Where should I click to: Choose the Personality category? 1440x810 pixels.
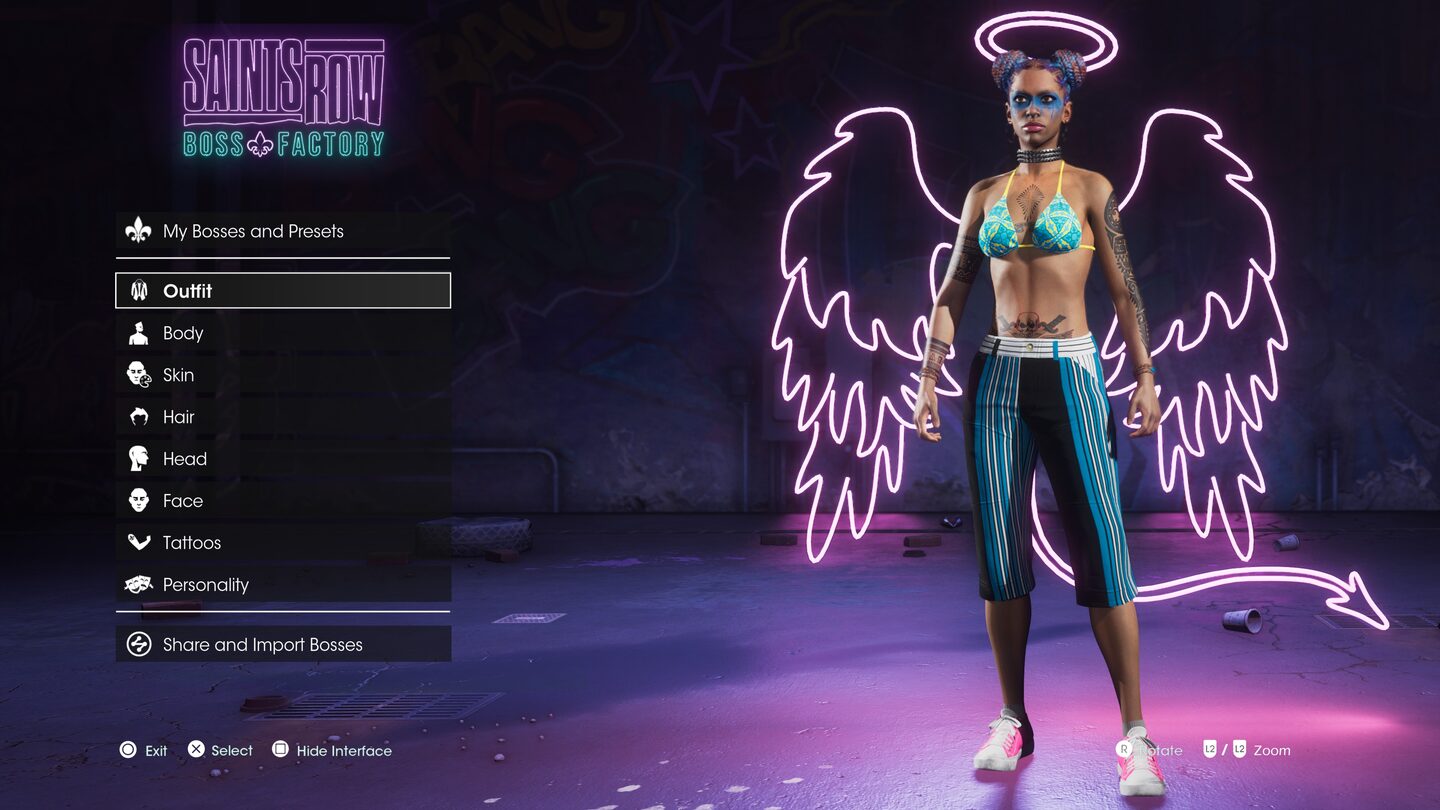[x=282, y=585]
